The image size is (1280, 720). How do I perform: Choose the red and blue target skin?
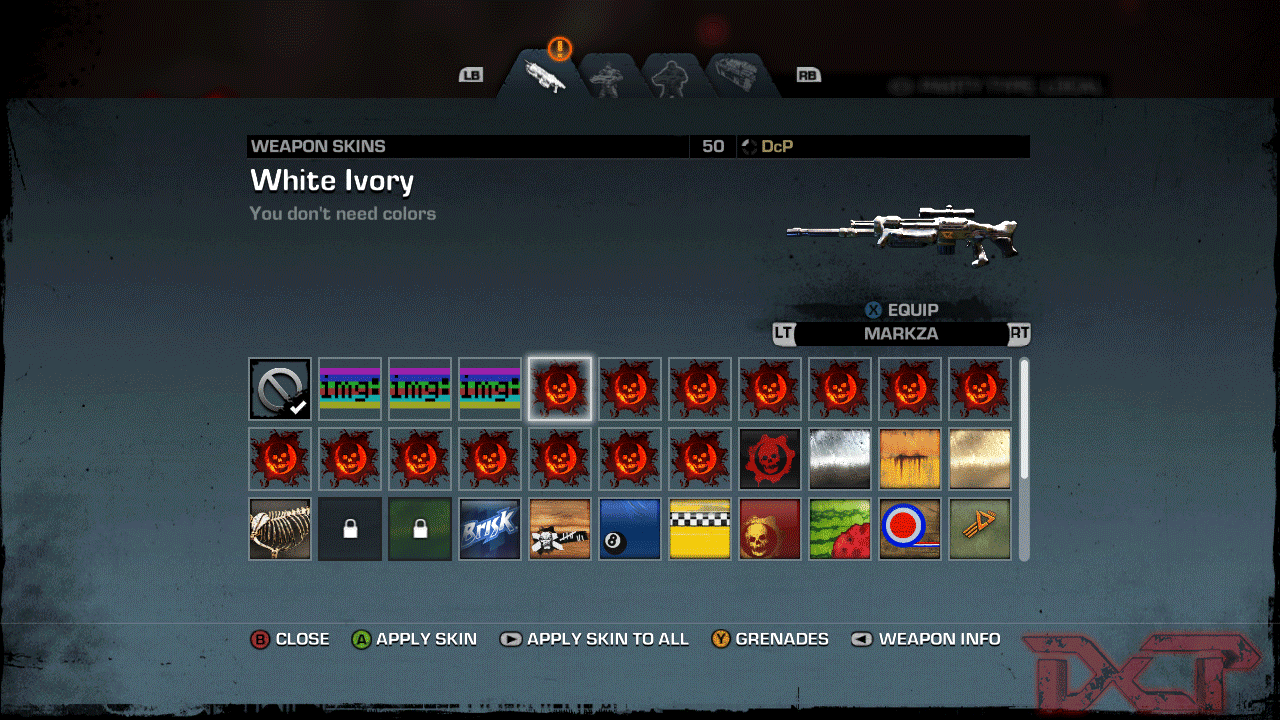[910, 529]
